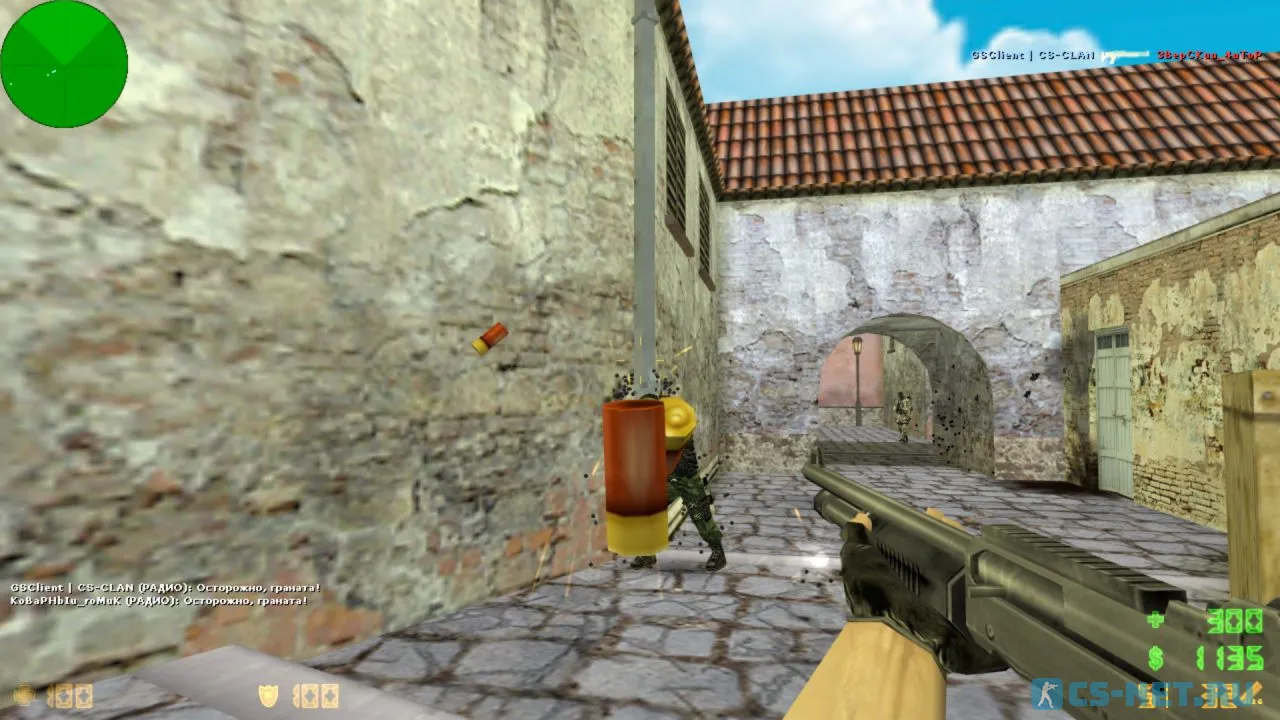Viewport: 1280px width, 720px height.
Task: Click the green radar circle
Action: tap(64, 64)
